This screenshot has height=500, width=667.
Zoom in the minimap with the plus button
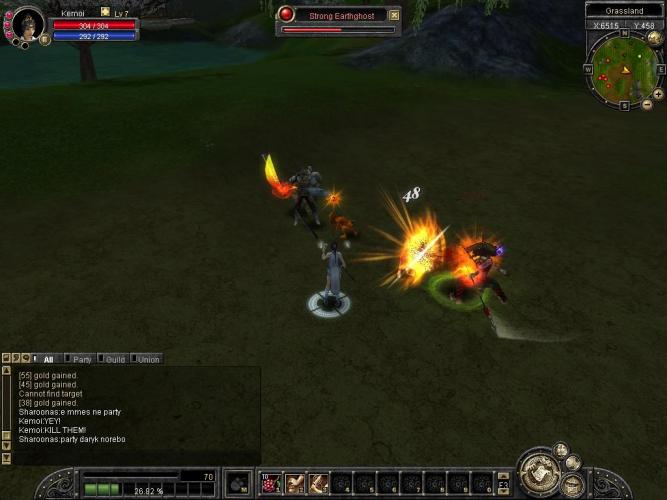pyautogui.click(x=658, y=94)
